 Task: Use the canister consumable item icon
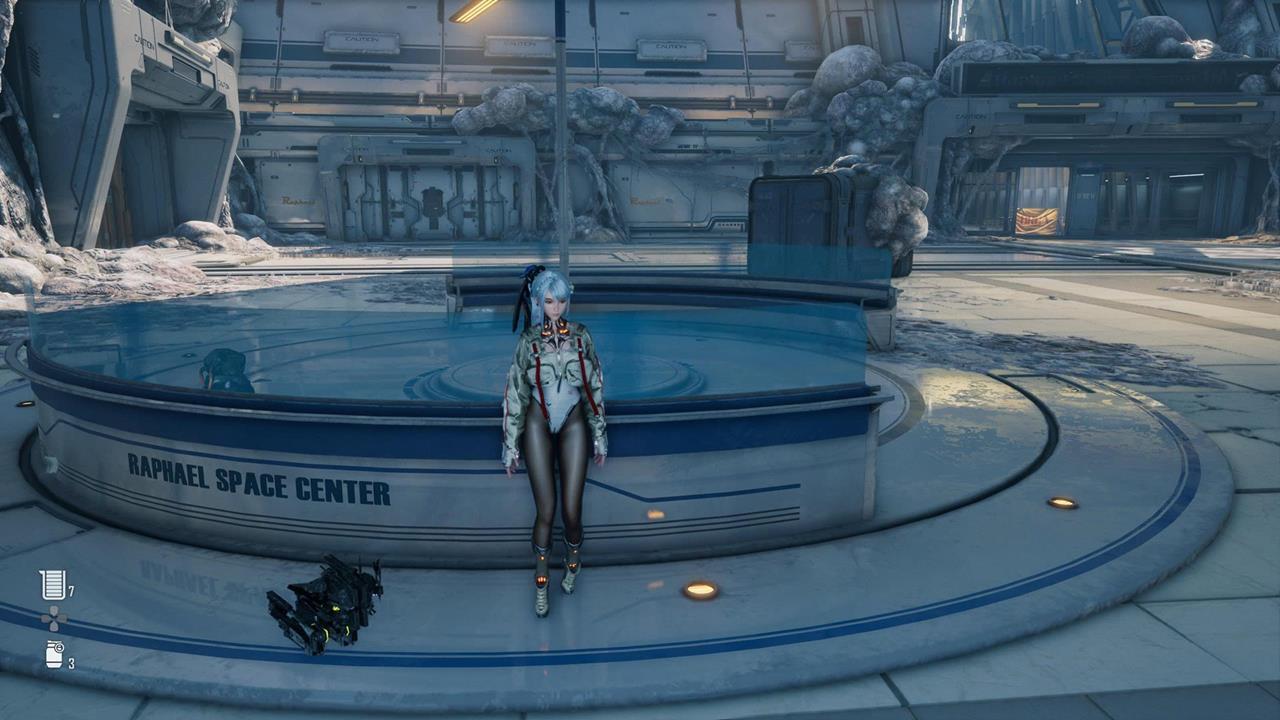tap(54, 655)
